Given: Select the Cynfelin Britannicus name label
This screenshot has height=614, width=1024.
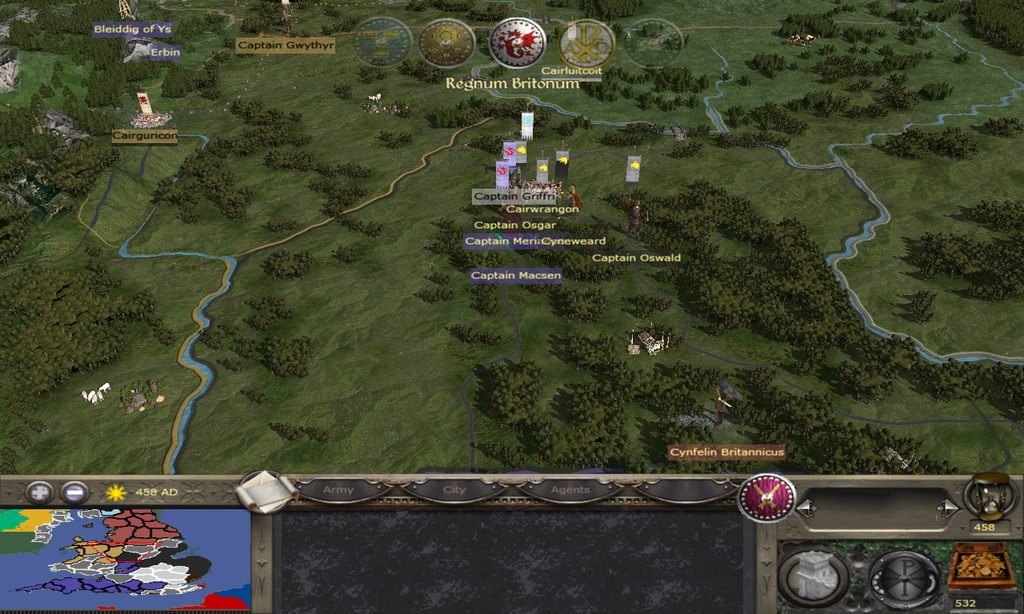Looking at the screenshot, I should pos(726,452).
